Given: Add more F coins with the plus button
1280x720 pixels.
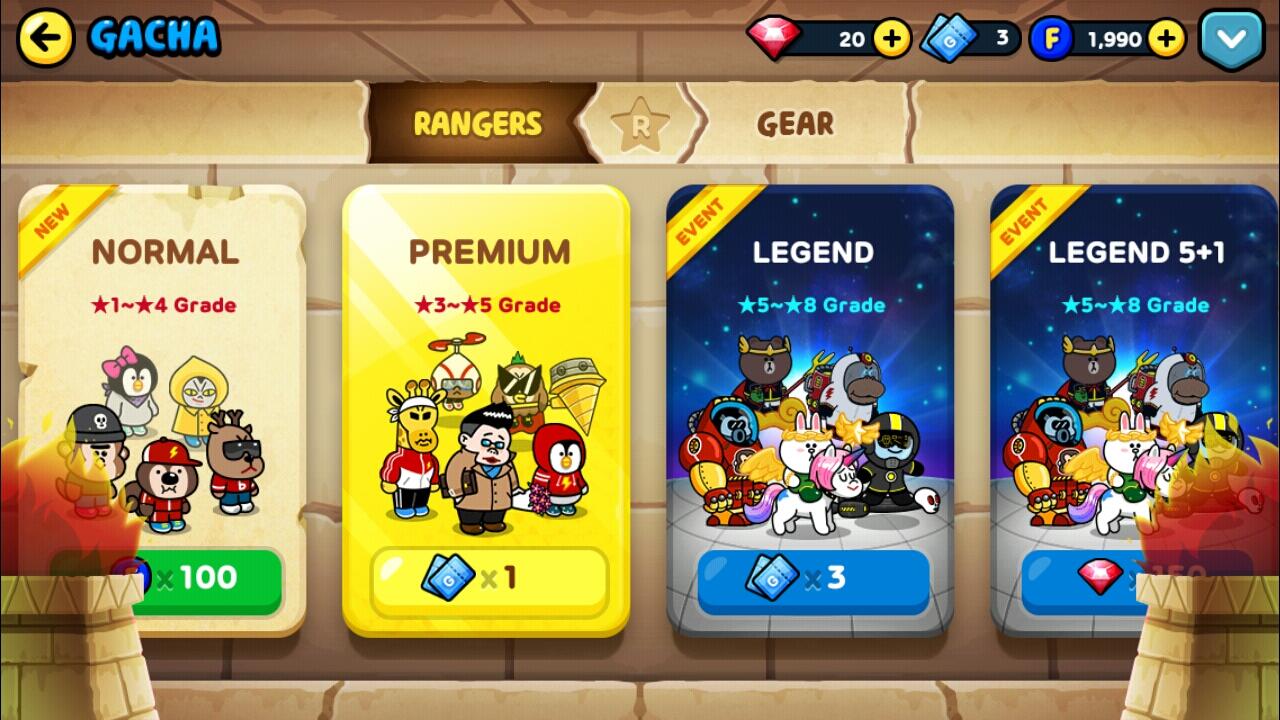Looking at the screenshot, I should click(1166, 39).
